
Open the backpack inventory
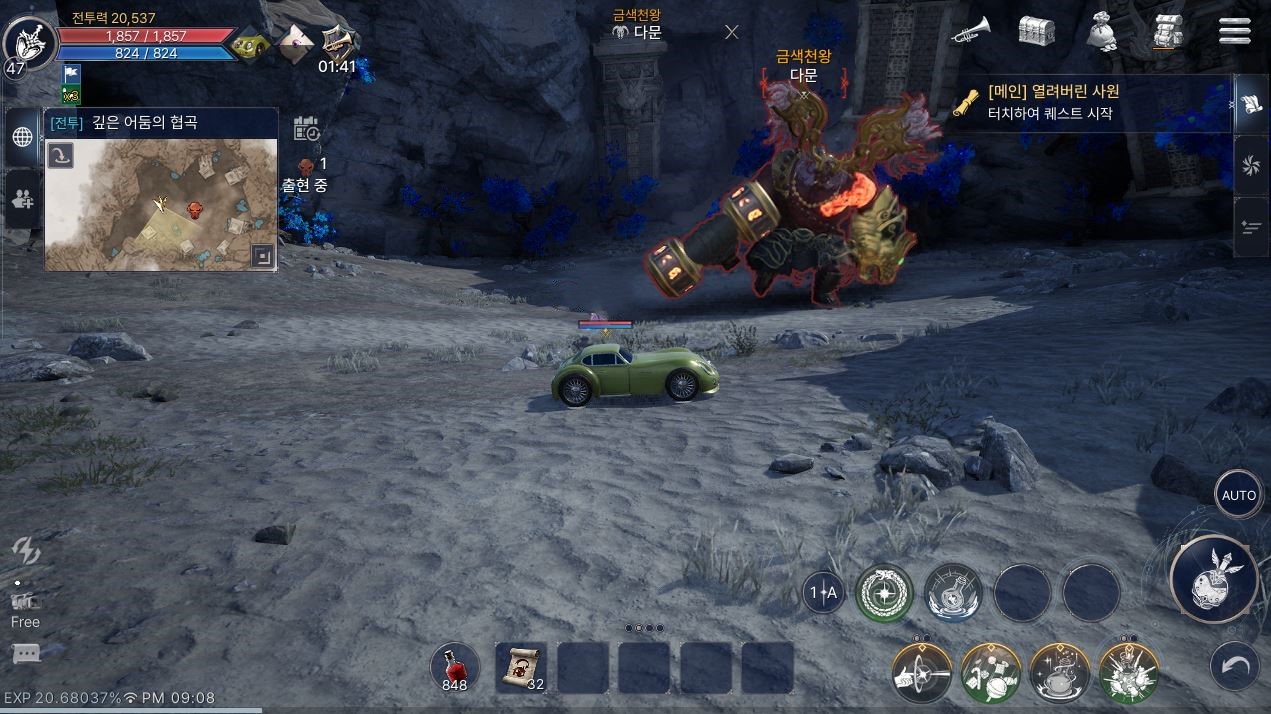pyautogui.click(x=1168, y=31)
